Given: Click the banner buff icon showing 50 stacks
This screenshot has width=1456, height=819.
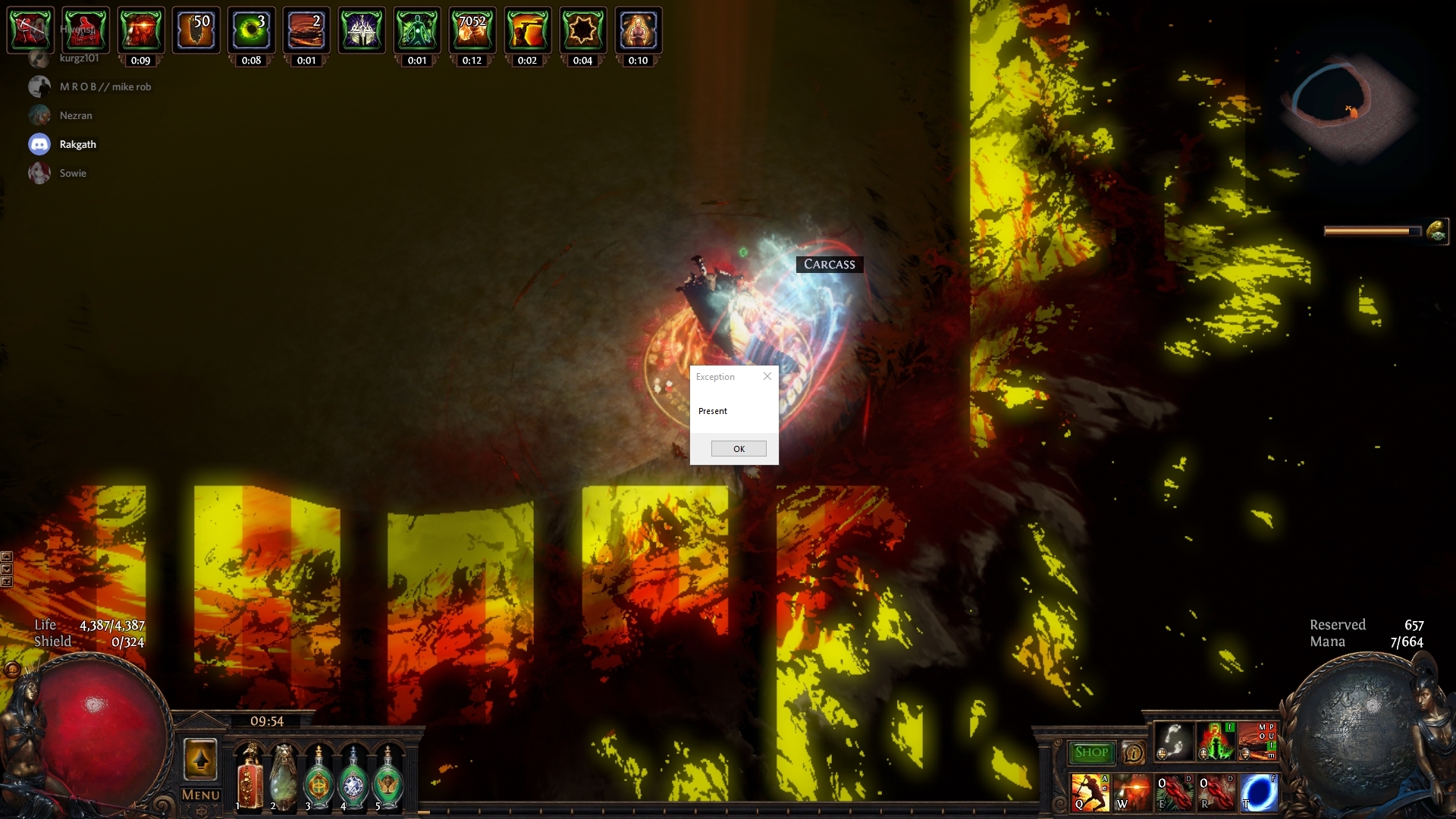Looking at the screenshot, I should (196, 29).
